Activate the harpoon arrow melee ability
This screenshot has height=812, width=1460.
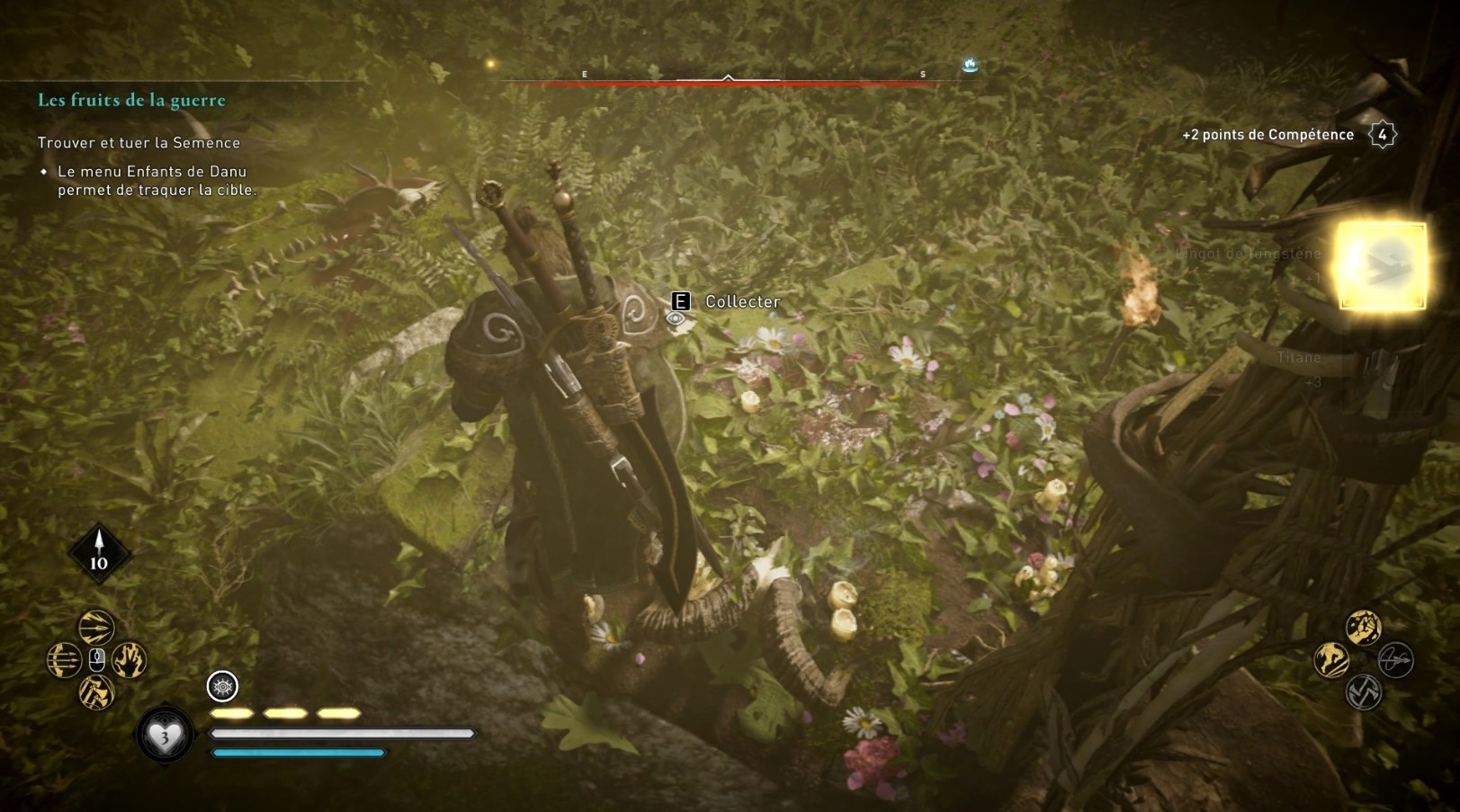coord(1396,660)
